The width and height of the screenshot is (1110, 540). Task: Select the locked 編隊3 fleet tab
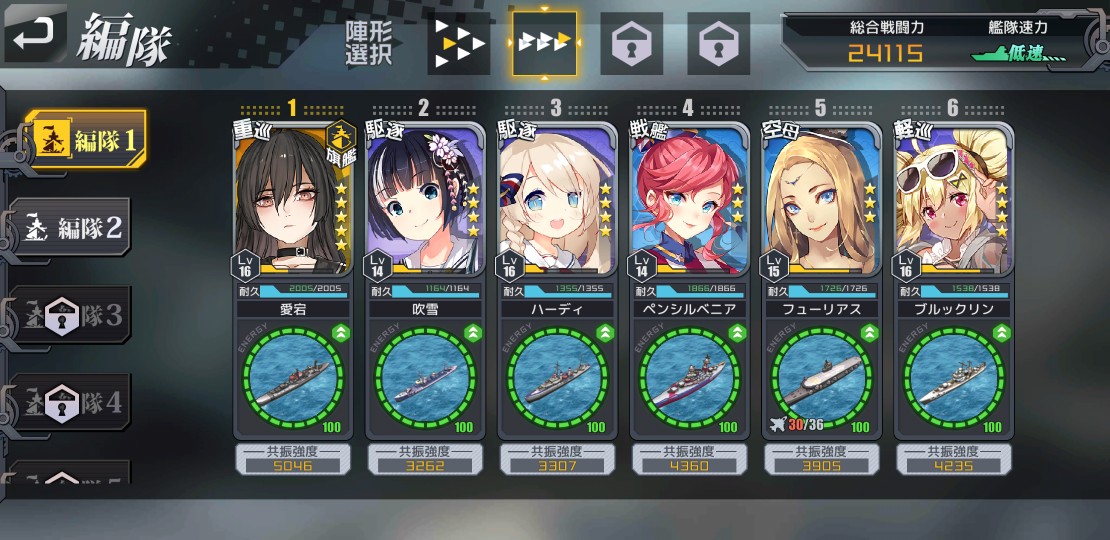point(72,315)
